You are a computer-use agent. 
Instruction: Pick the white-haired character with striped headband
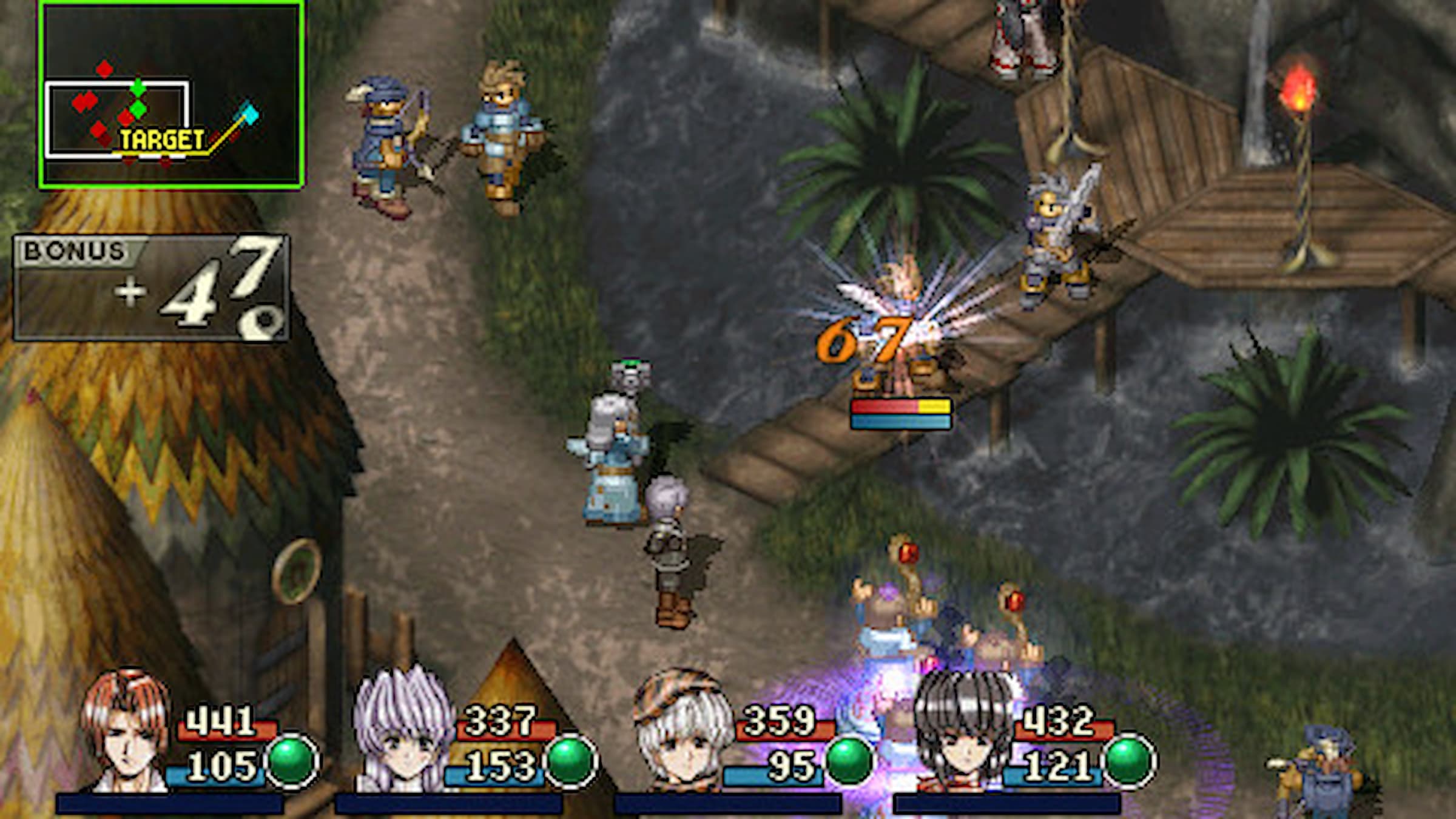coord(681,732)
